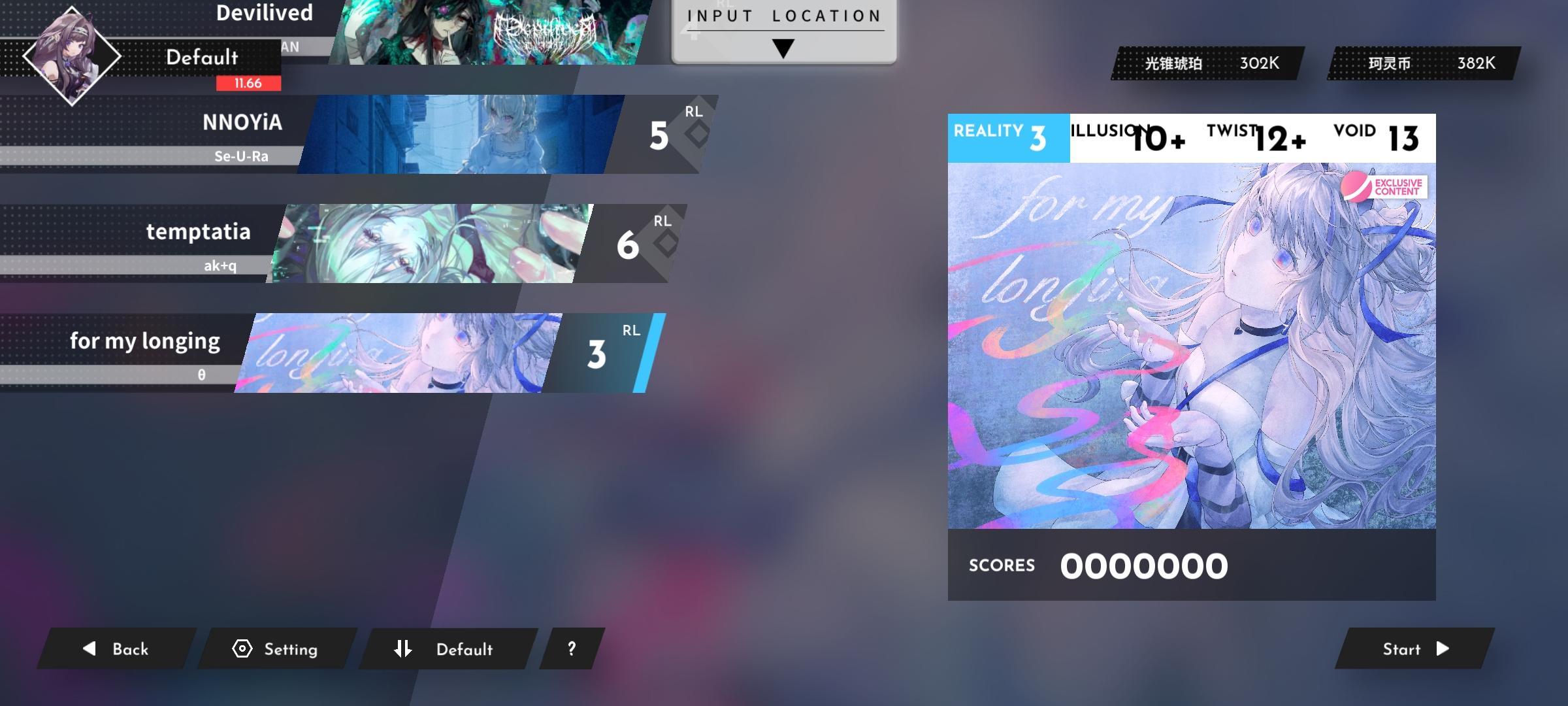Select the song Devilived

264,13
